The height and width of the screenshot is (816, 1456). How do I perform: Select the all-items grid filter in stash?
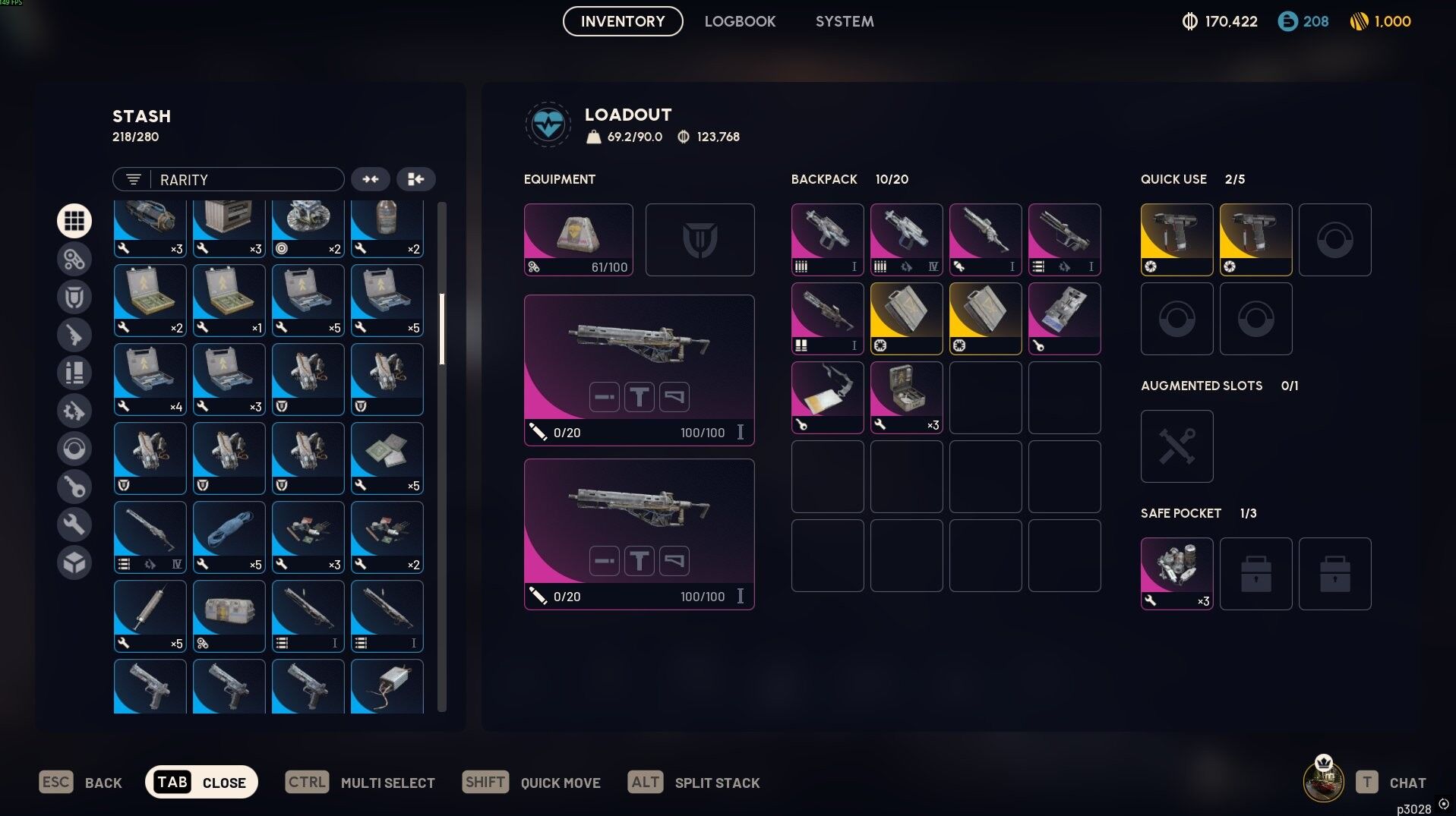(x=74, y=220)
